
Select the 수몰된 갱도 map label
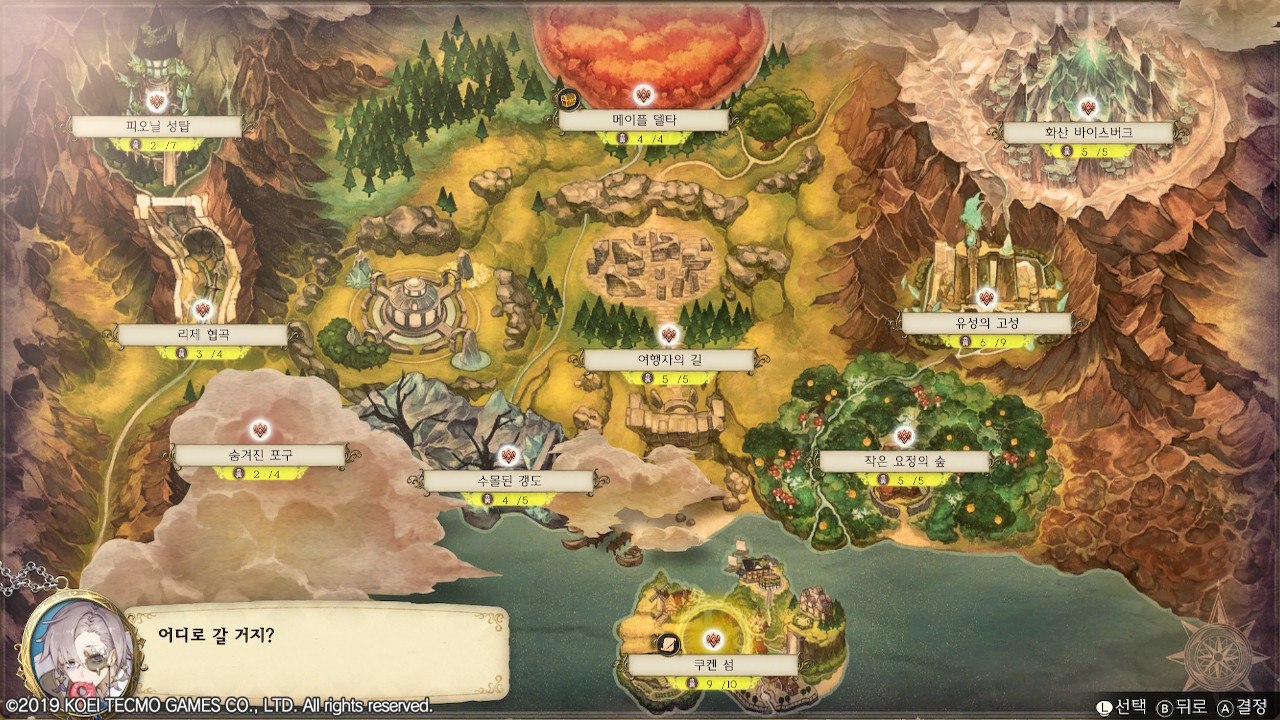[x=508, y=481]
